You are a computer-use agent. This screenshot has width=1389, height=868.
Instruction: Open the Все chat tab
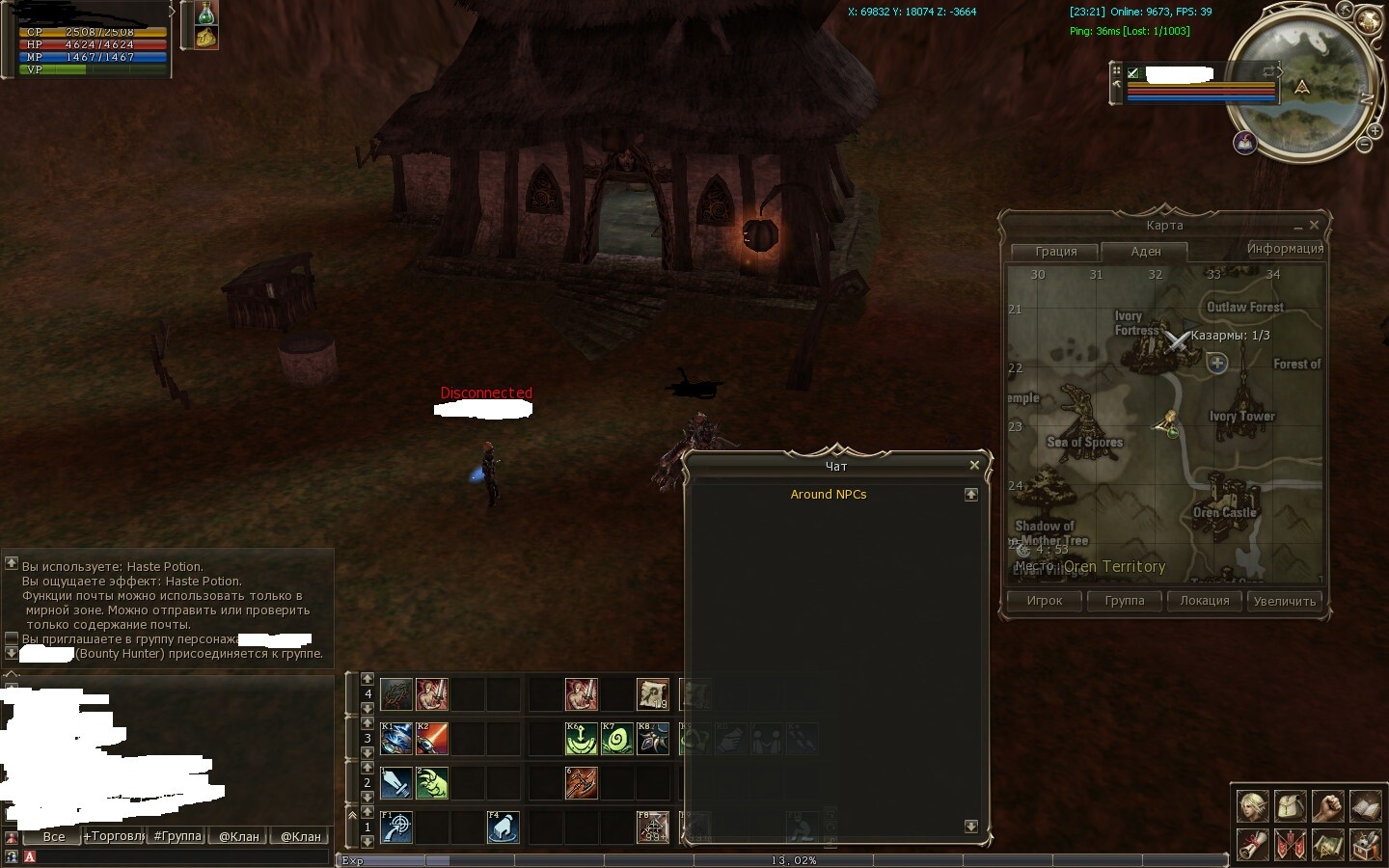54,836
